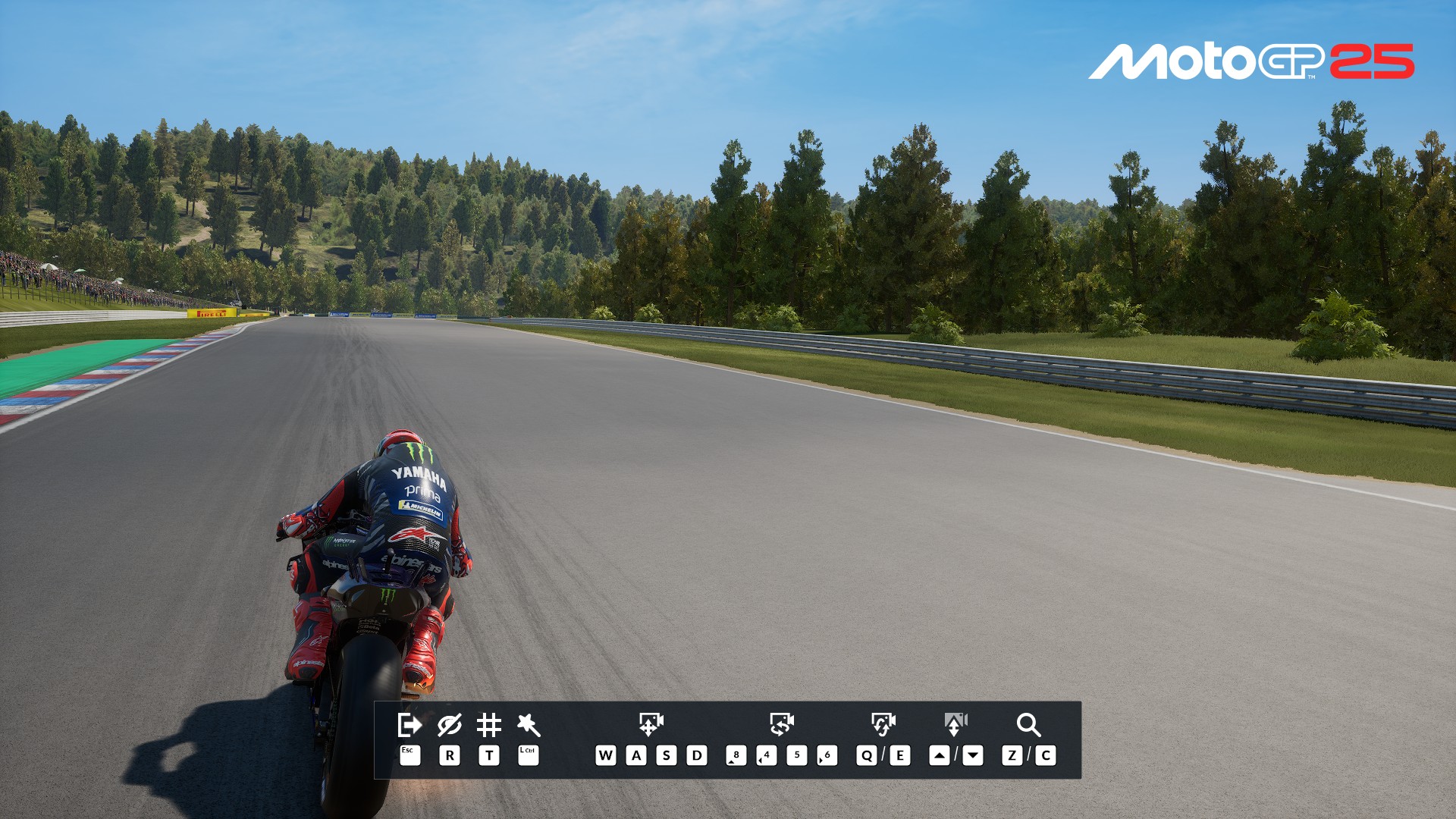The image size is (1456, 819).
Task: Select the move camera icon
Action: click(x=651, y=724)
